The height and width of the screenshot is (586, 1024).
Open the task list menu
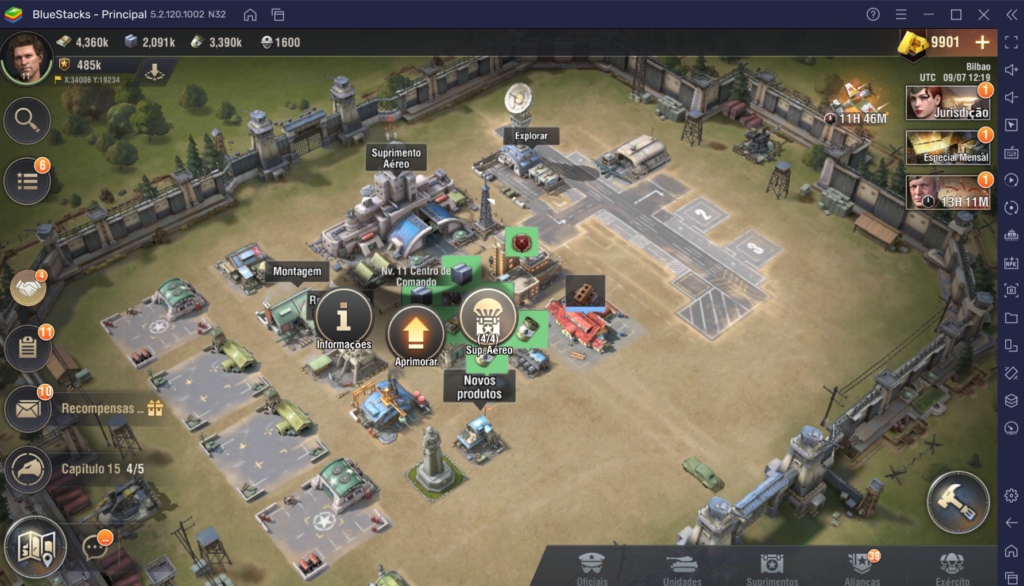coord(27,181)
